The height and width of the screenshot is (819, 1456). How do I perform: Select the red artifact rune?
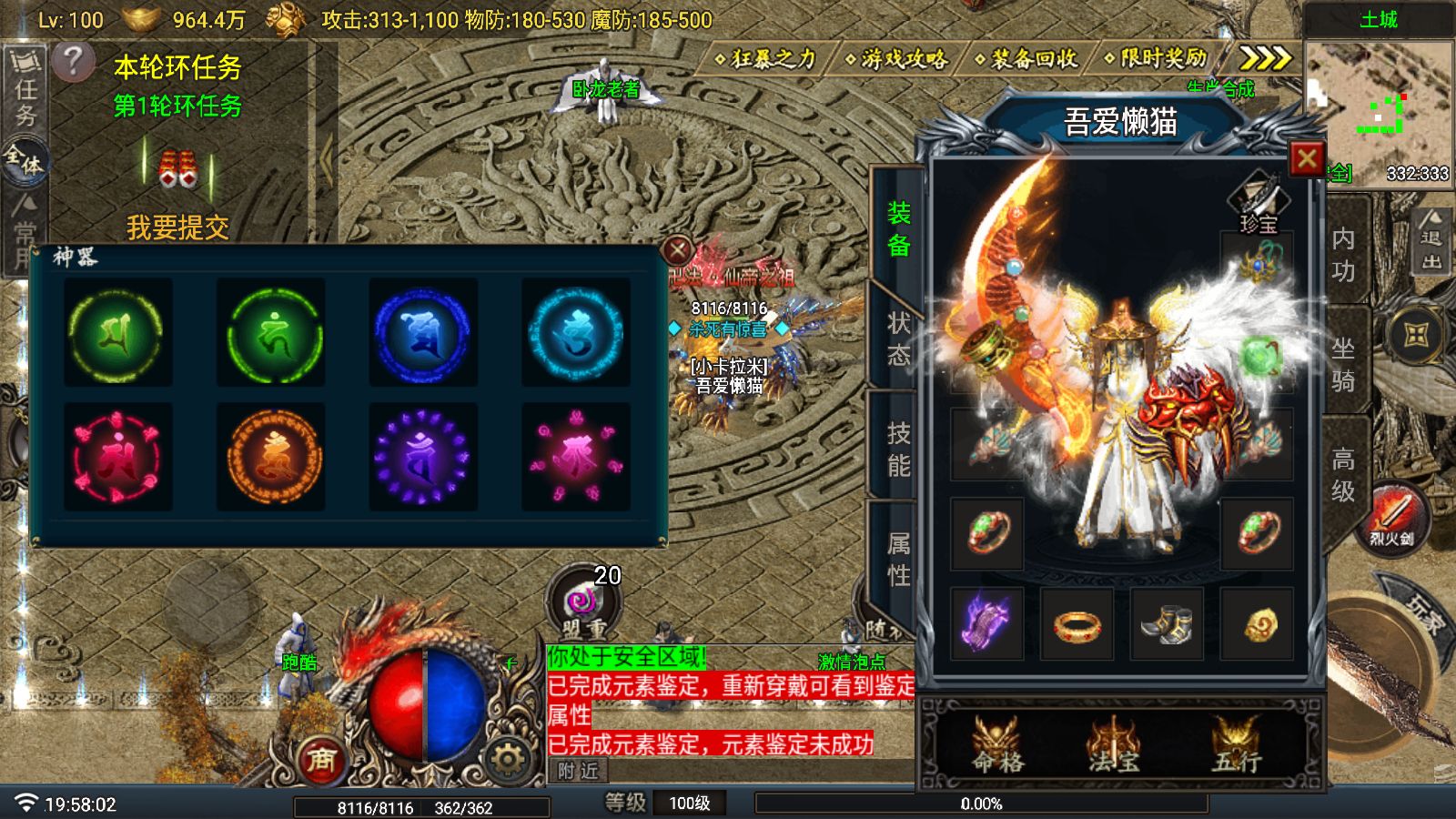[117, 456]
